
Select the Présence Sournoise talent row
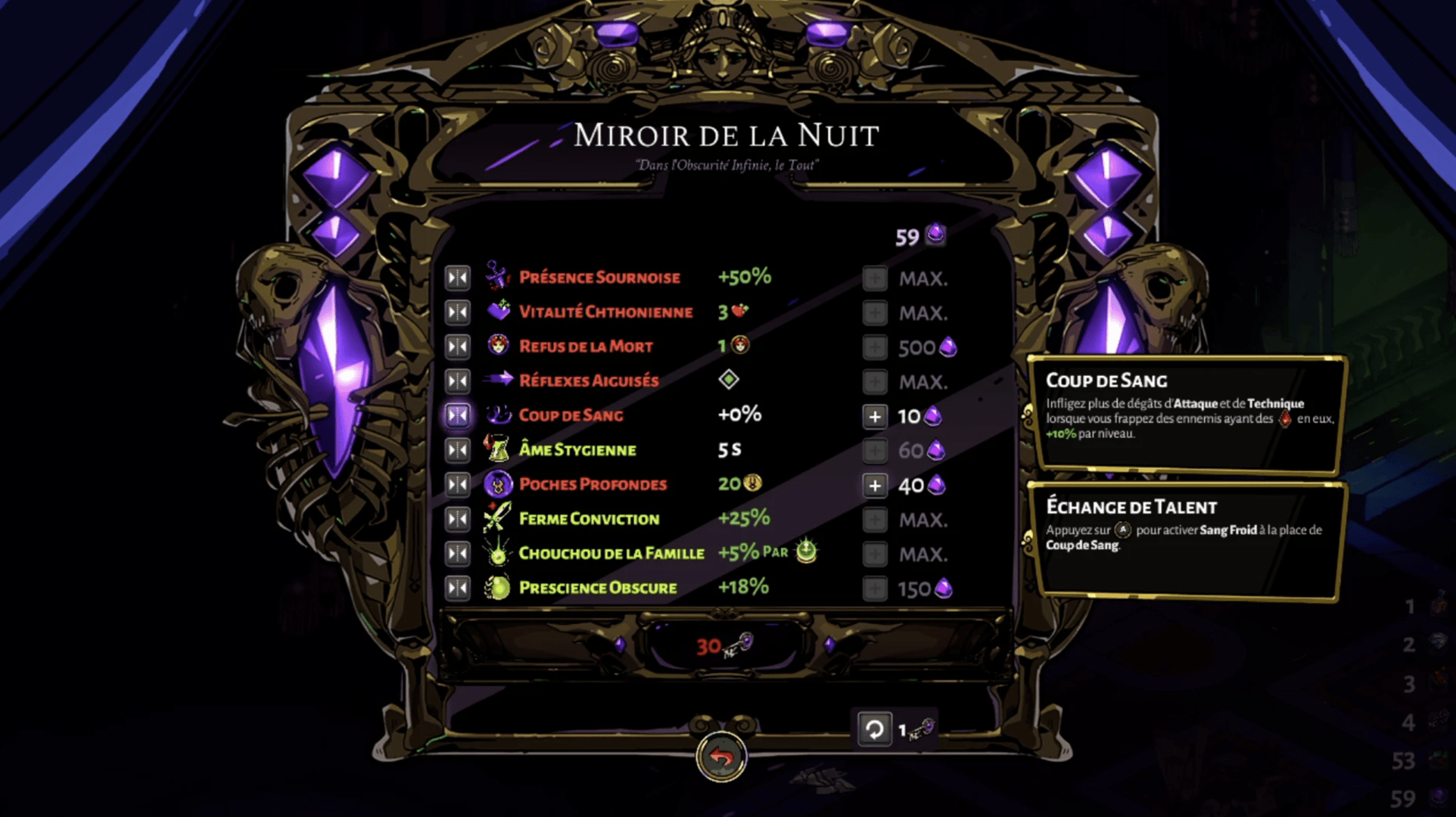(599, 278)
